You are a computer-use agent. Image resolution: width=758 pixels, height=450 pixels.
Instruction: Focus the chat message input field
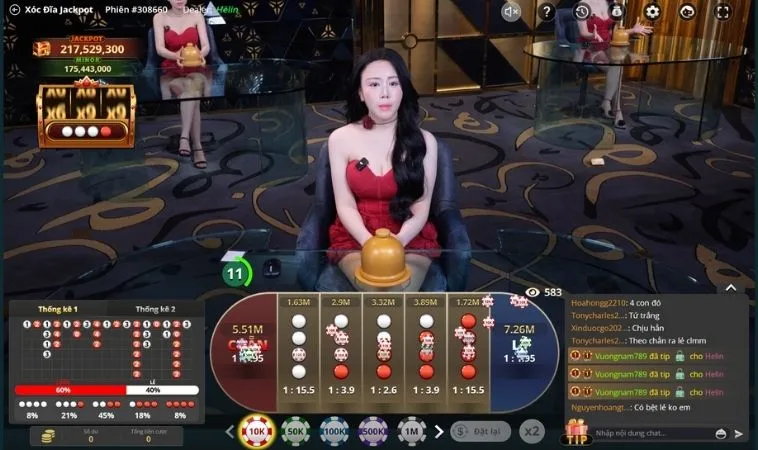pyautogui.click(x=650, y=433)
